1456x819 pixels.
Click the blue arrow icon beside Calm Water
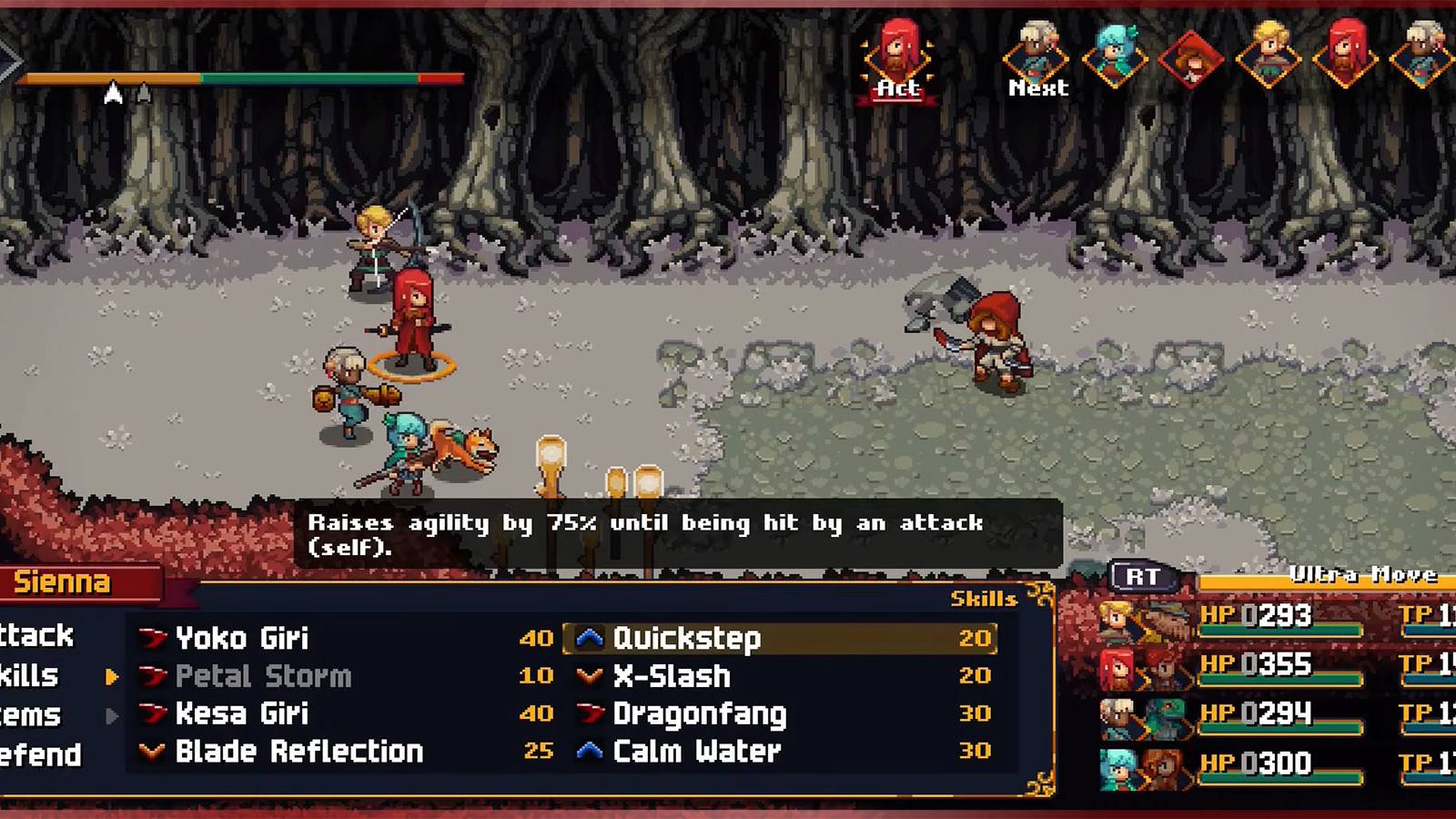(592, 752)
